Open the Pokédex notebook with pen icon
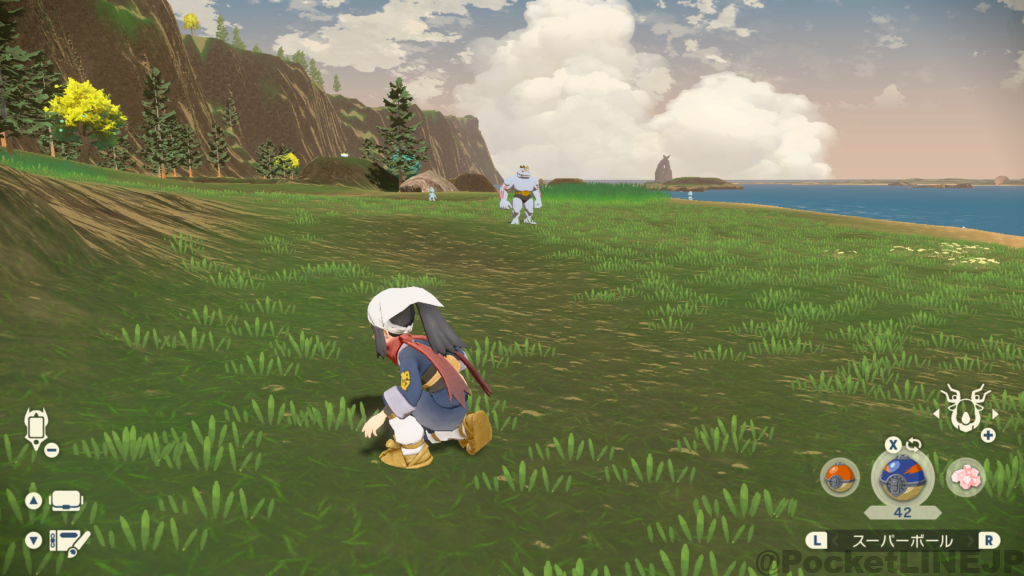 [68, 542]
